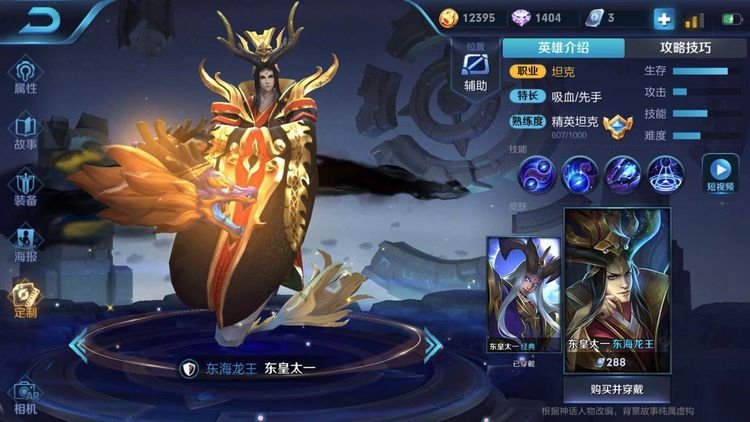
Task: Show next hero with right arrow
Action: point(432,344)
